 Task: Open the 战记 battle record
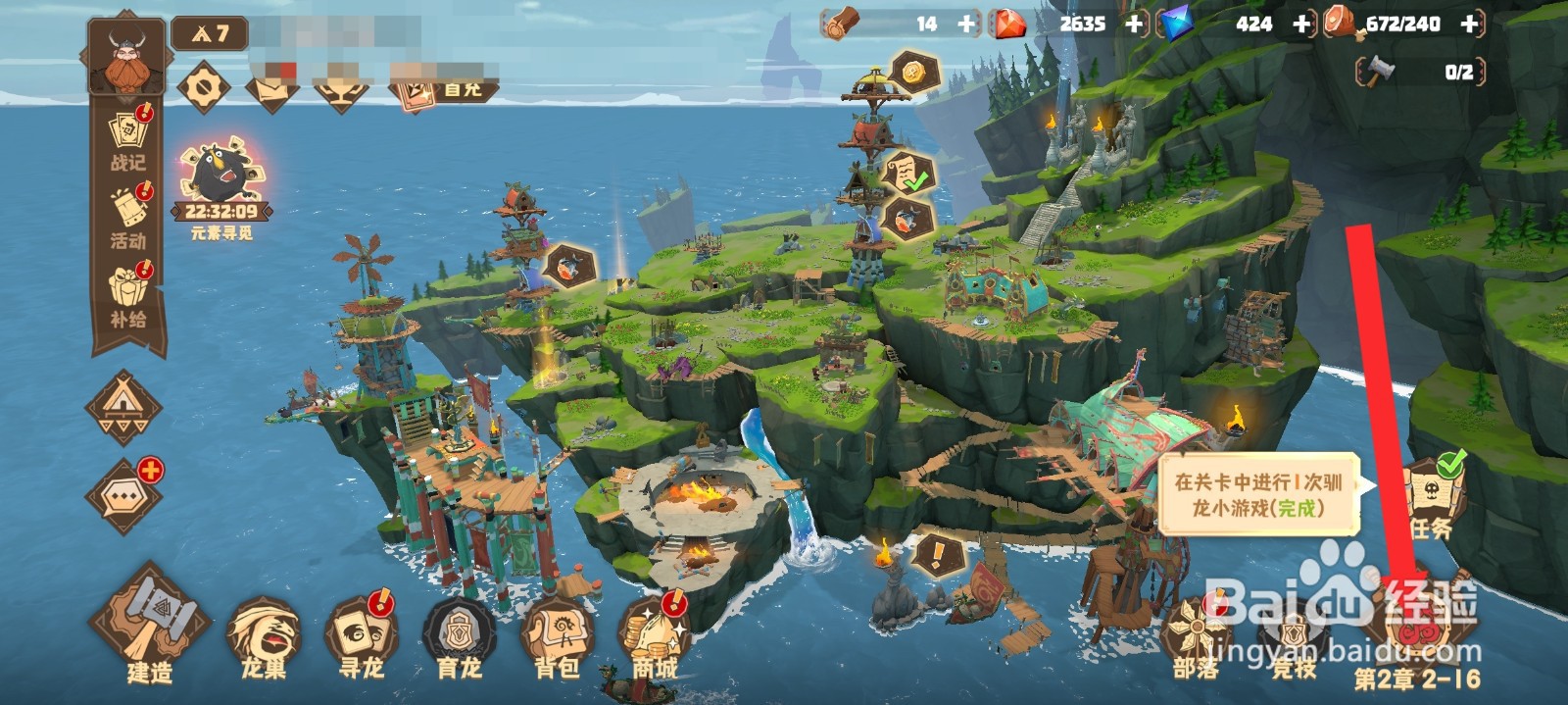pos(128,139)
